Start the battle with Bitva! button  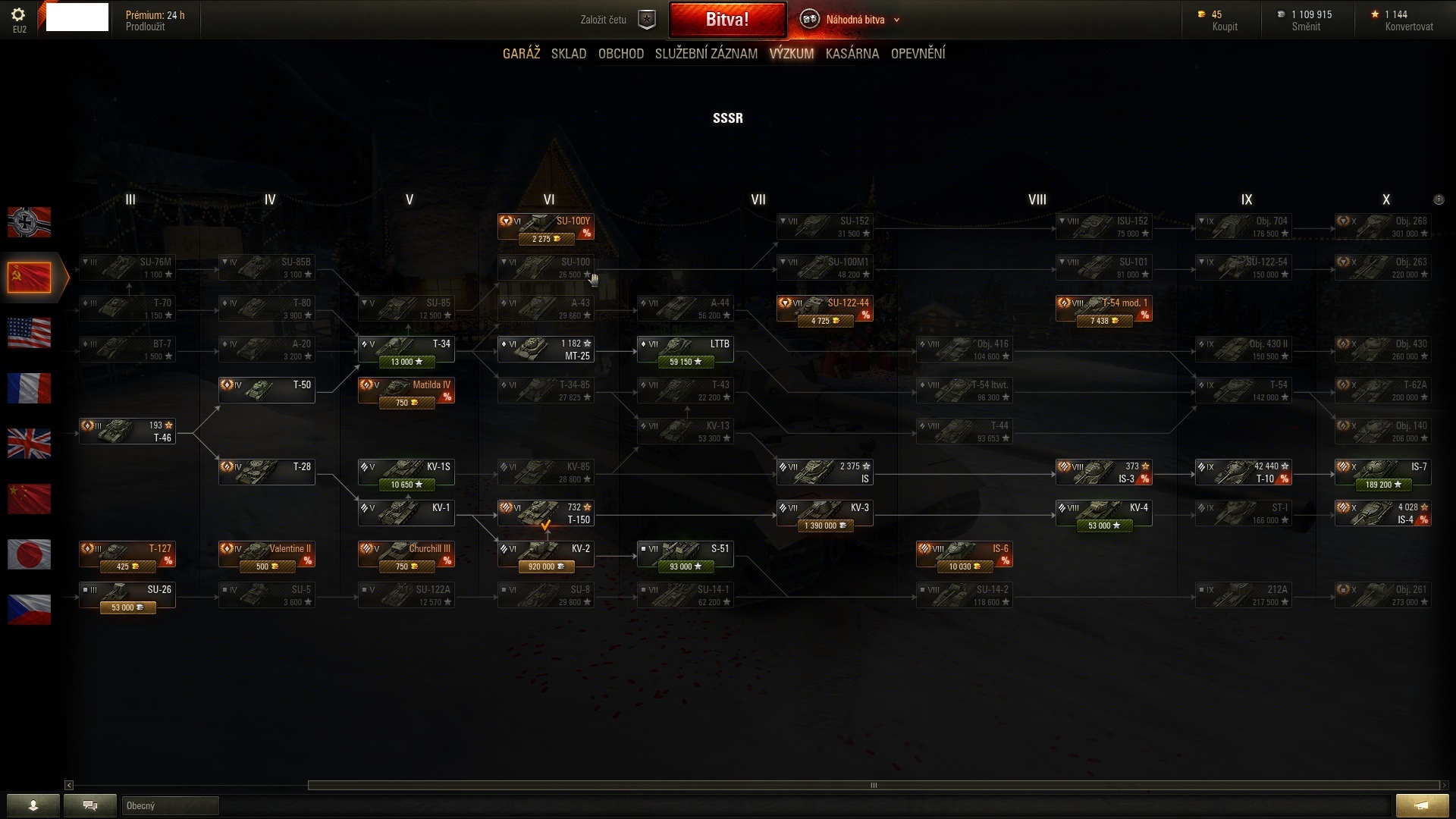click(x=727, y=20)
